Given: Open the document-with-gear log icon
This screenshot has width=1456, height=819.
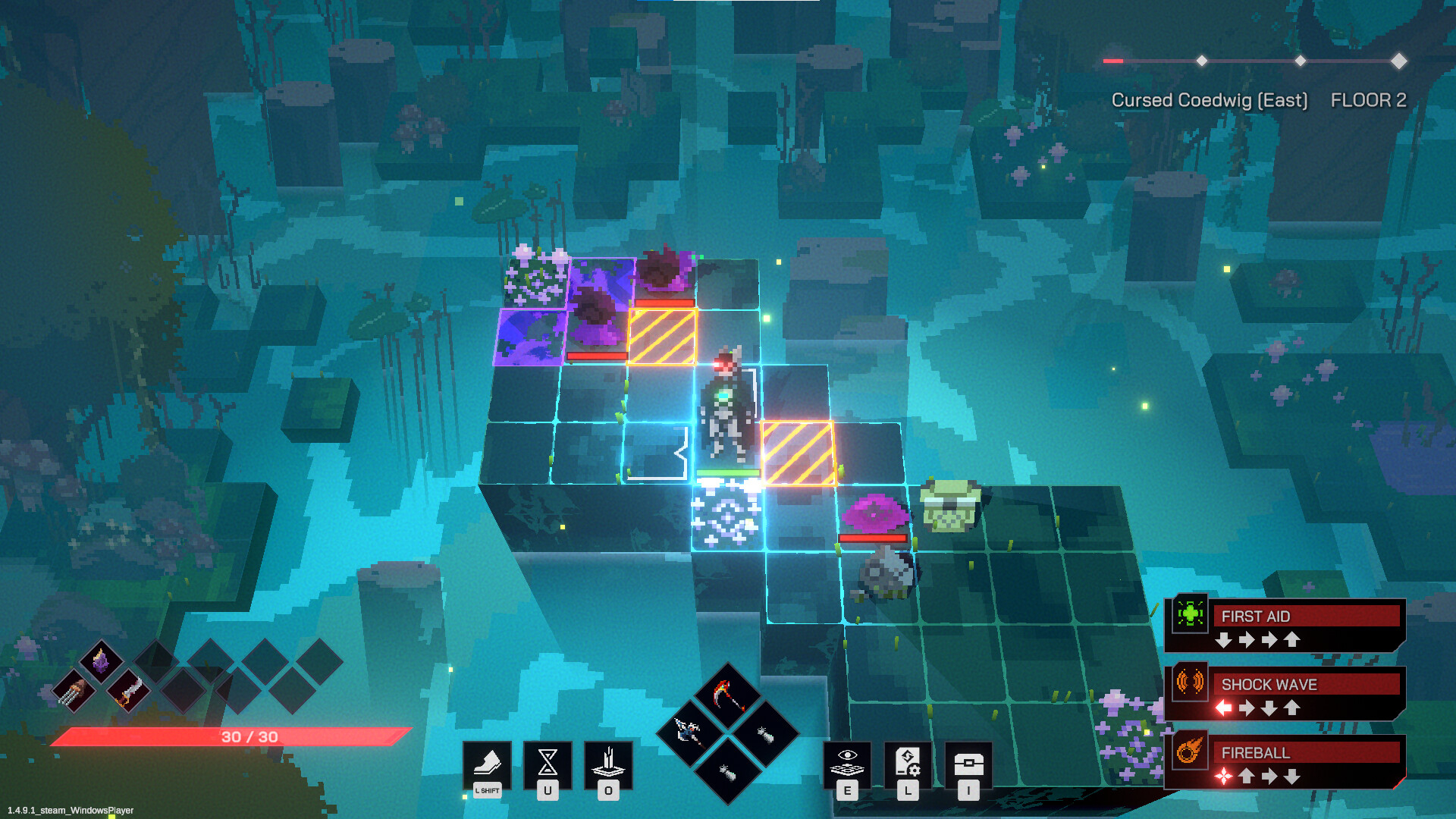Looking at the screenshot, I should 908,763.
